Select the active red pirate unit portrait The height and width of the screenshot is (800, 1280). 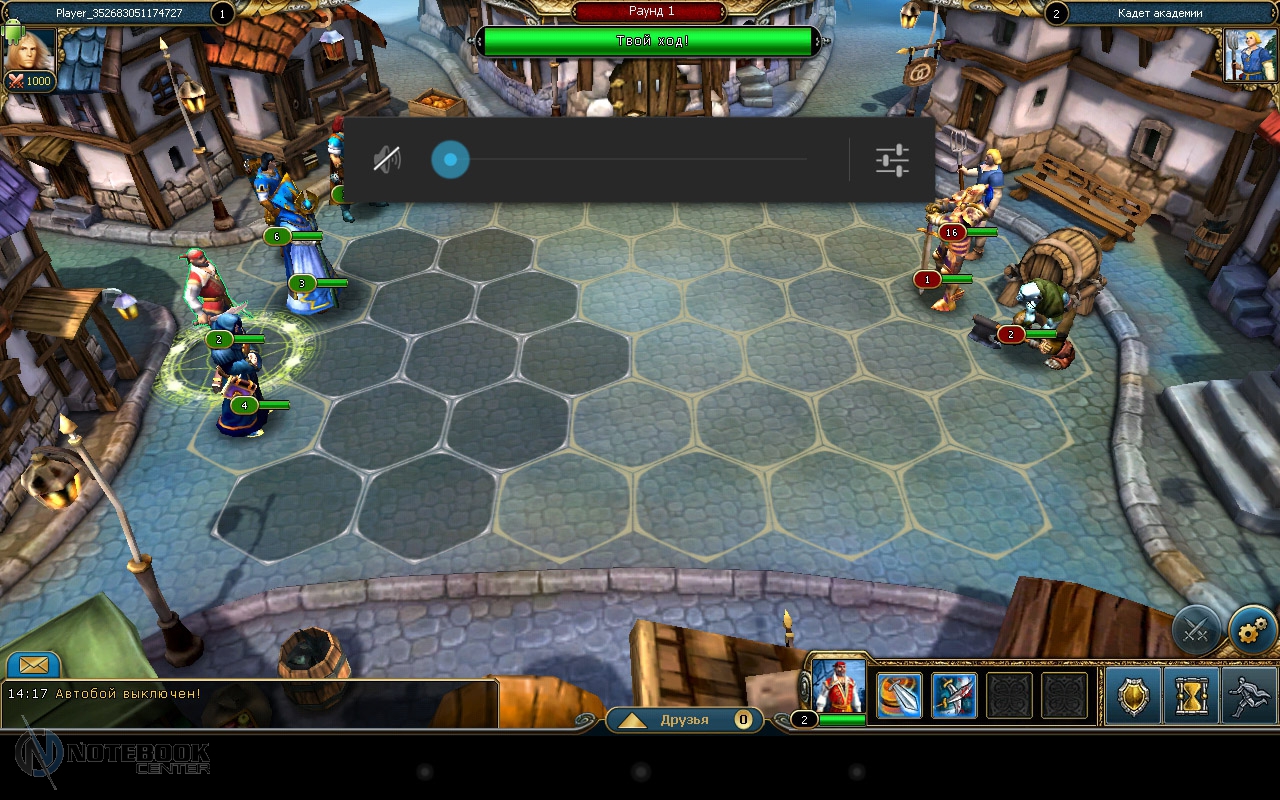click(x=838, y=686)
